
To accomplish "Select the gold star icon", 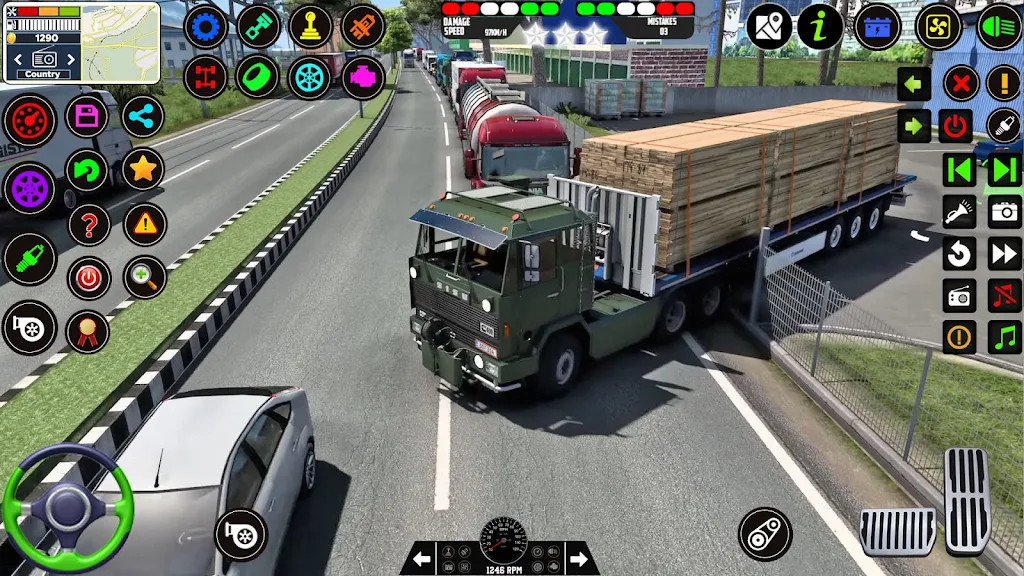I will [x=143, y=170].
